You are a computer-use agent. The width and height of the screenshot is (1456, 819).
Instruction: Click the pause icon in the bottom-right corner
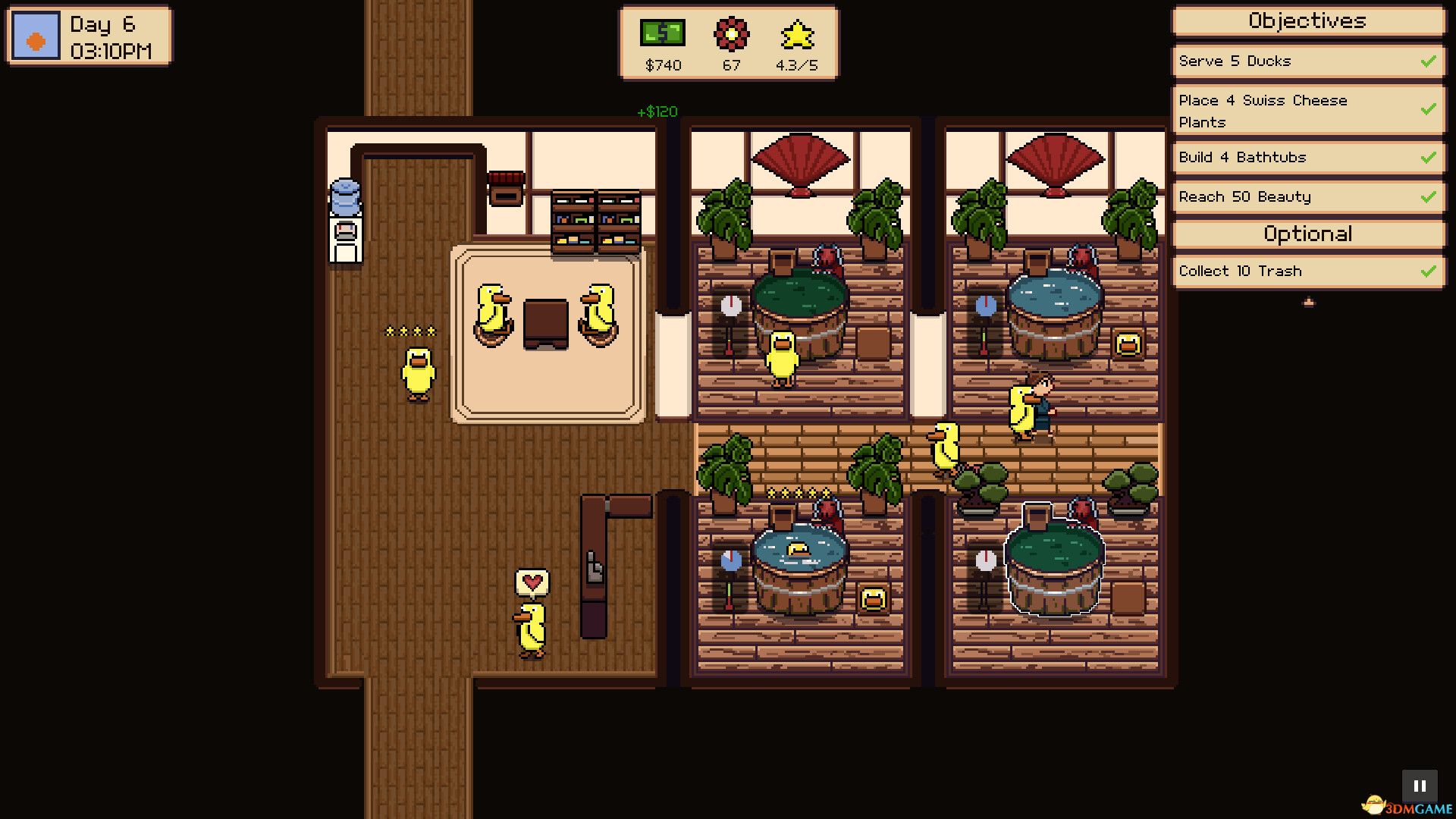tap(1421, 784)
